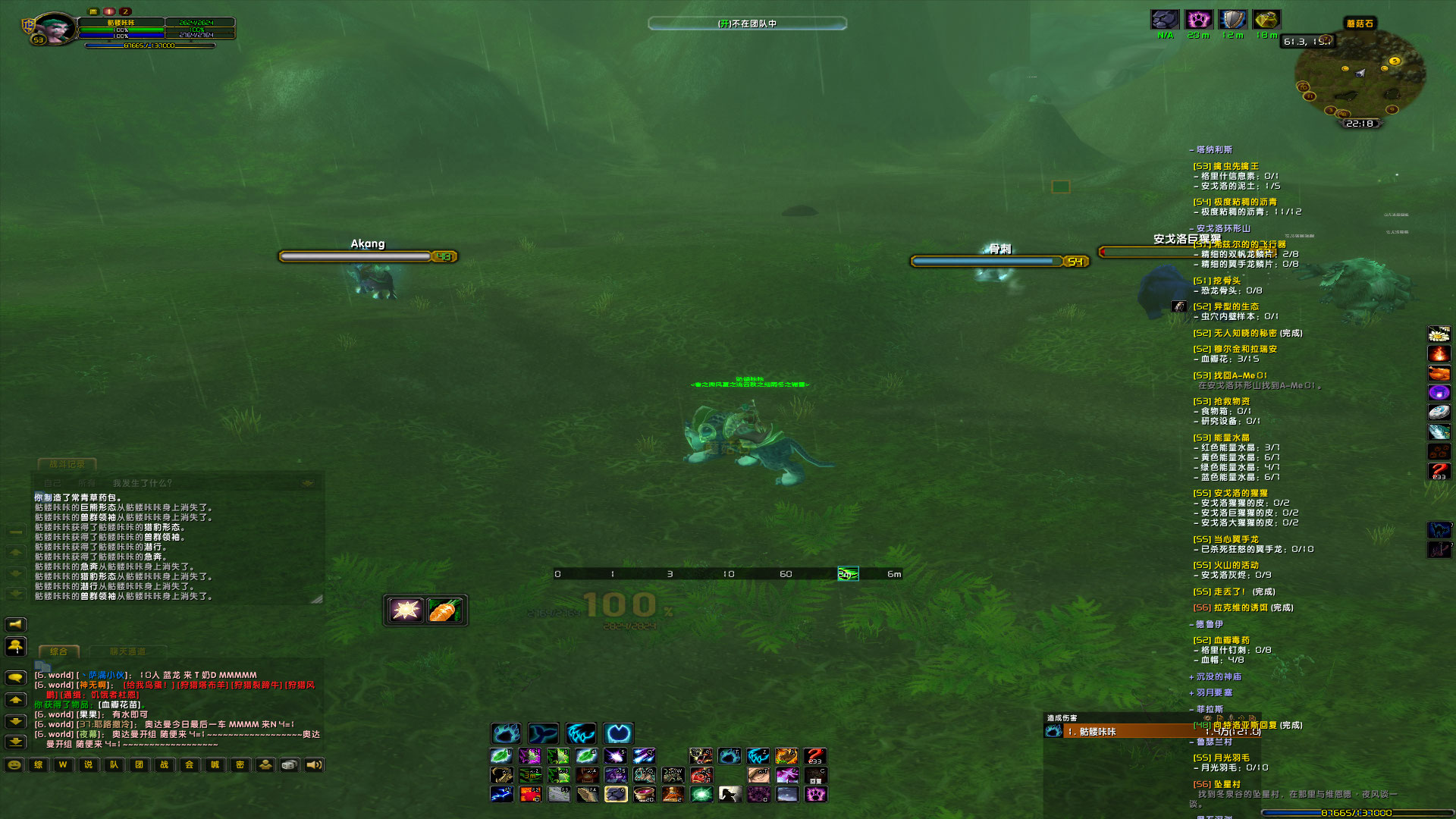Select 骷髅咔咔 in the damage meter

coord(1100,732)
